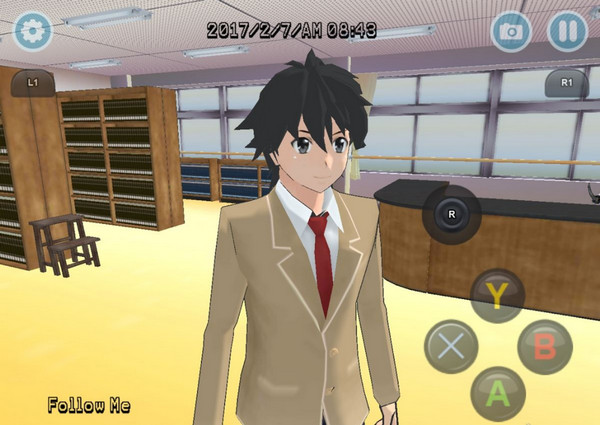
Task: Tap the L1 shoulder button
Action: (x=33, y=81)
